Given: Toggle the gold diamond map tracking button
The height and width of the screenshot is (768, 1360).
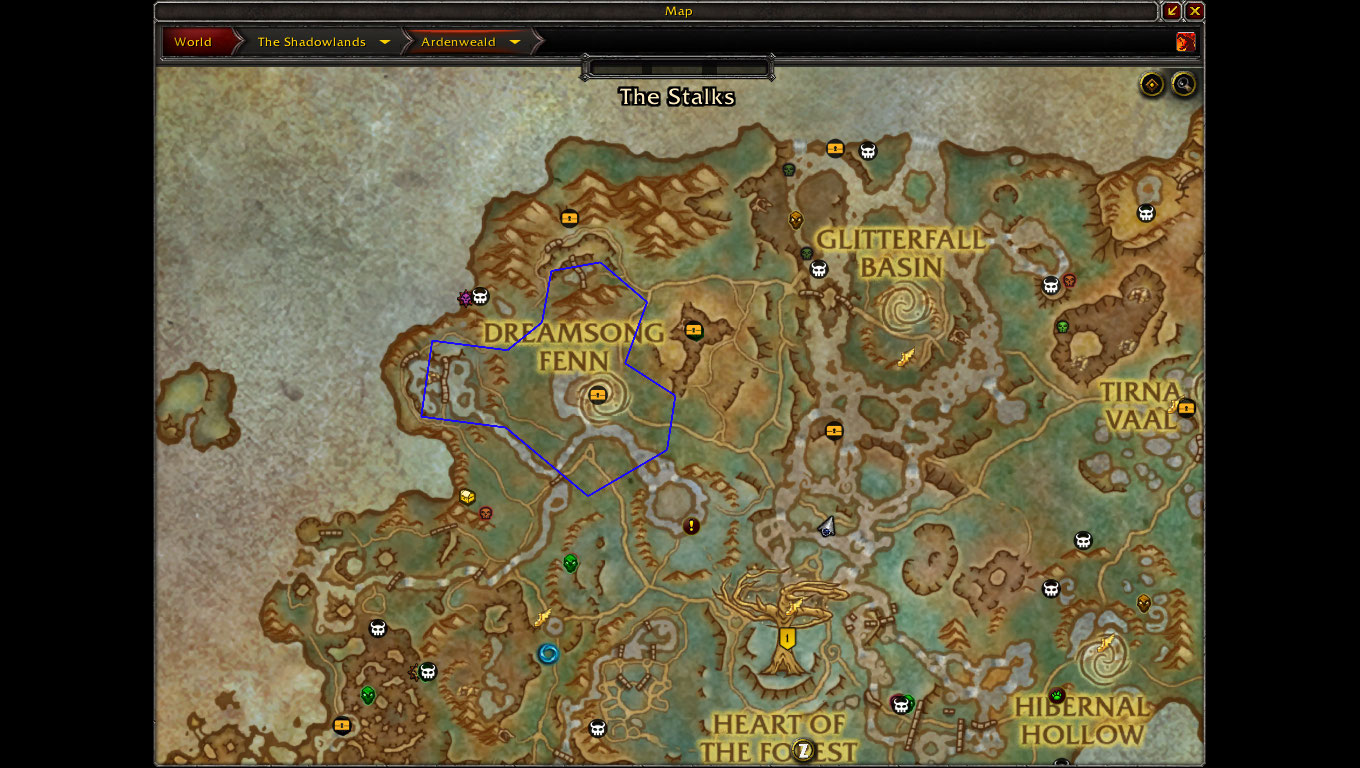Looking at the screenshot, I should tap(1152, 84).
